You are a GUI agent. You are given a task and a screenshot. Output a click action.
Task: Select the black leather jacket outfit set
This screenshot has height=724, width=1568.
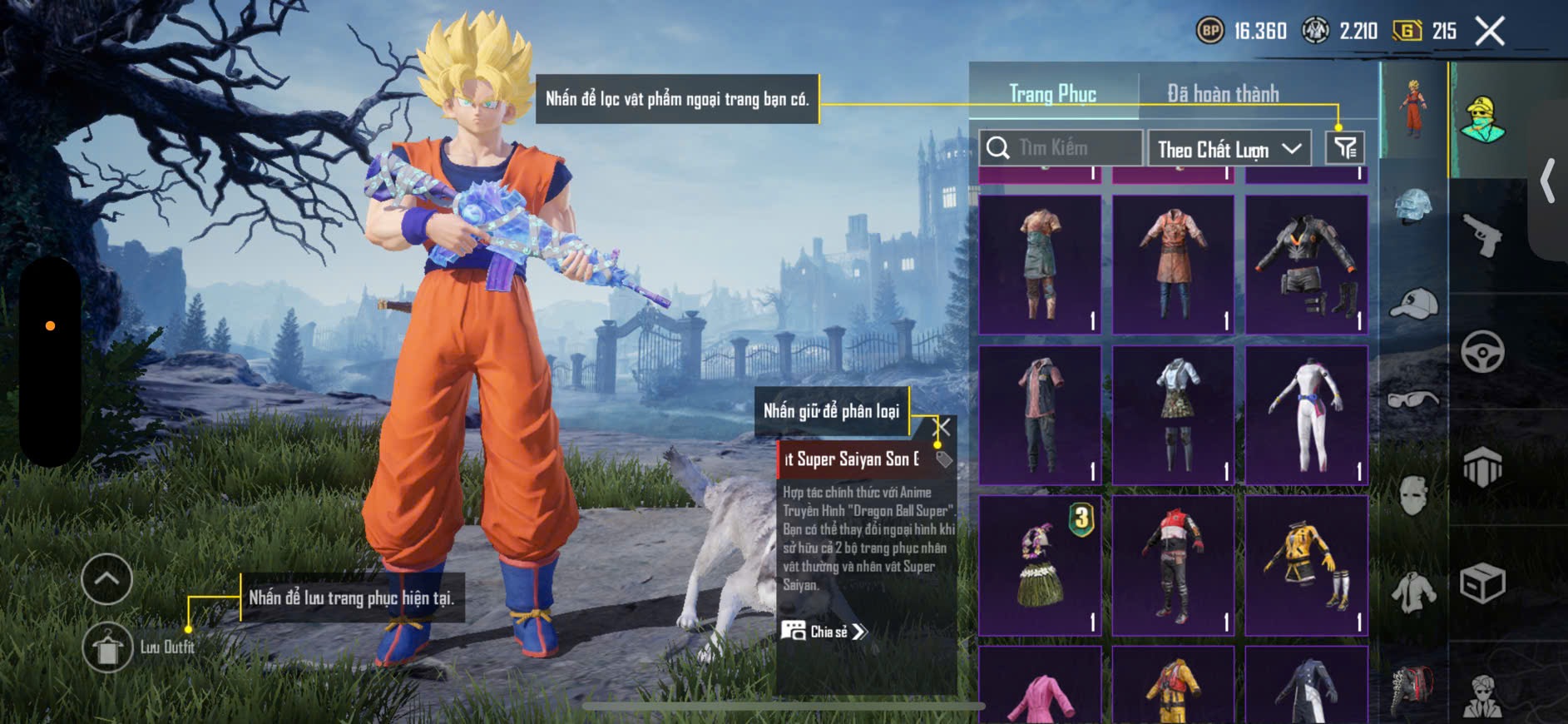point(1306,265)
